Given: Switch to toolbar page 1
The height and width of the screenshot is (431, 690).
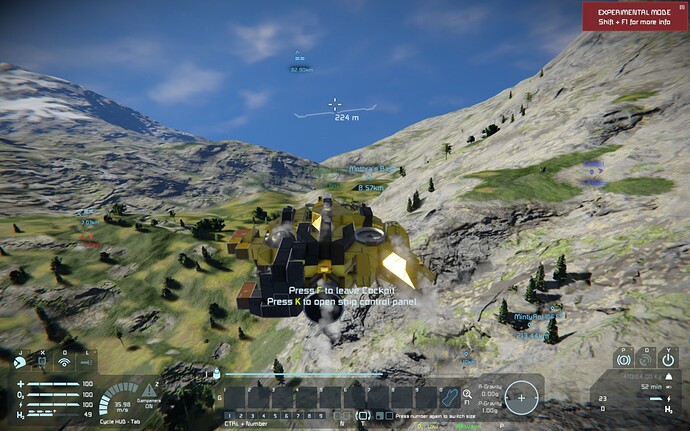Looking at the screenshot, I should pos(229,415).
